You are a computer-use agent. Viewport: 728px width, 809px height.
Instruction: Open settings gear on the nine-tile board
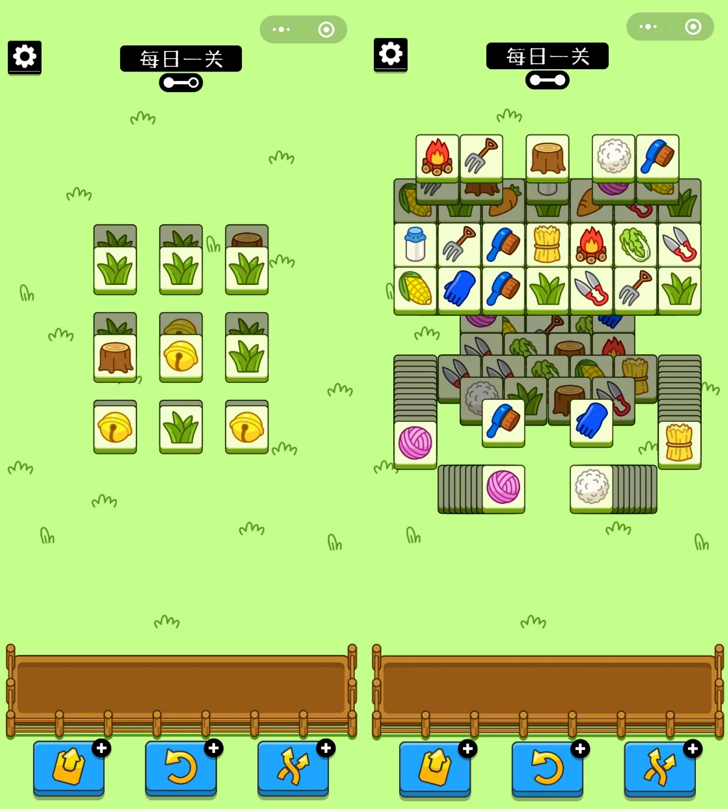tap(24, 57)
